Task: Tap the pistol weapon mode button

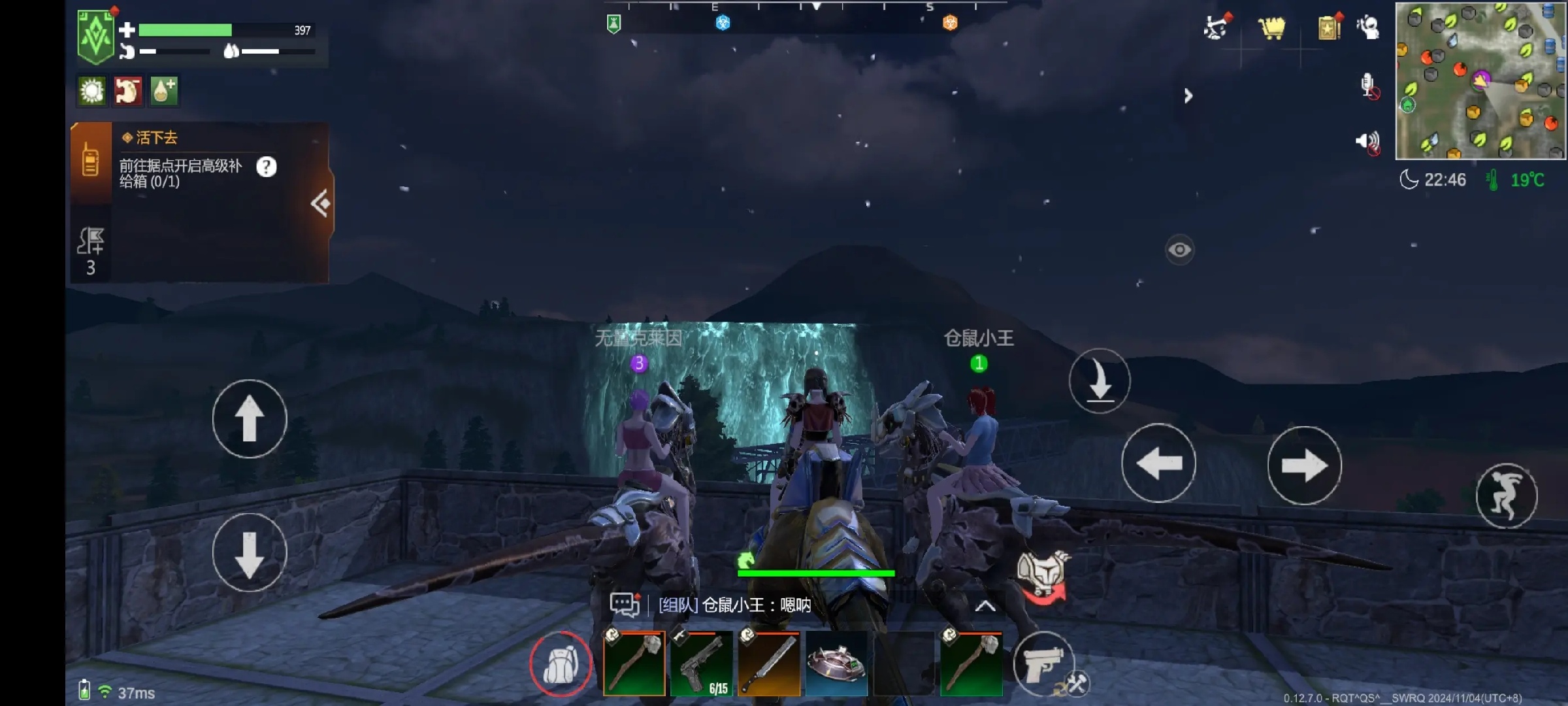Action: tap(1043, 664)
